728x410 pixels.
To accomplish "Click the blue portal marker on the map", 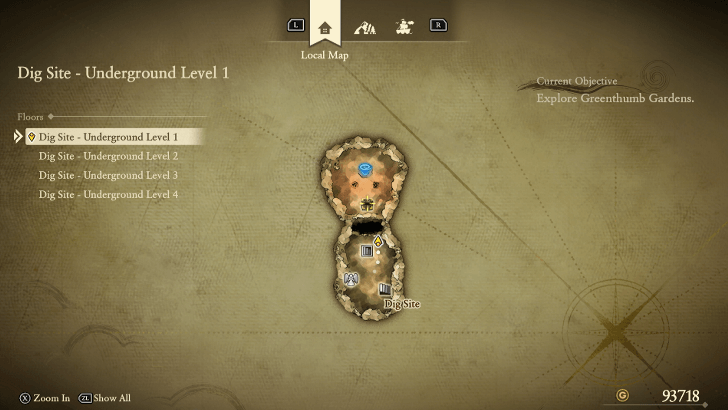I will [x=365, y=167].
